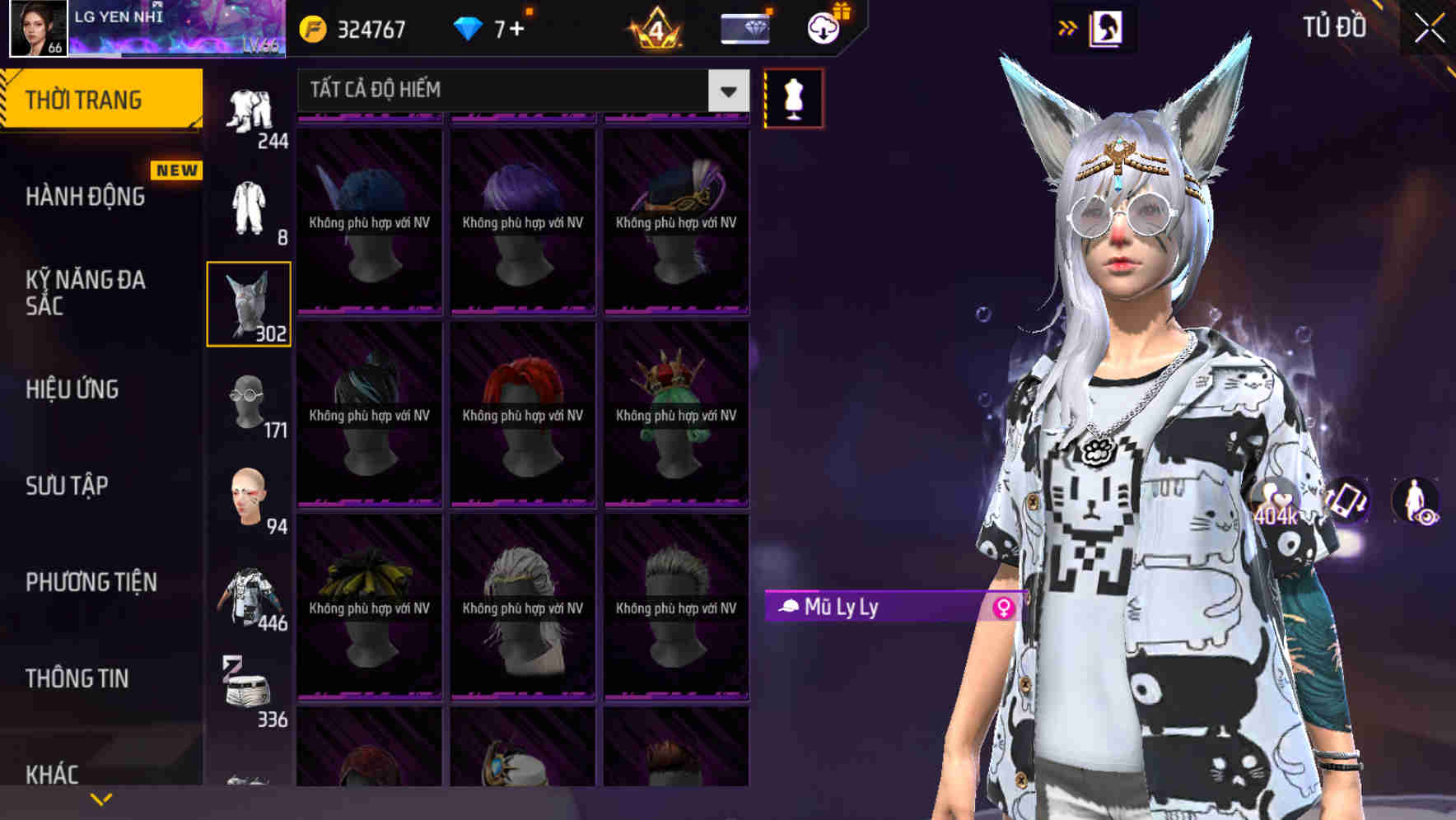Toggle the mannequin preview icon
1456x820 pixels.
coord(793,97)
